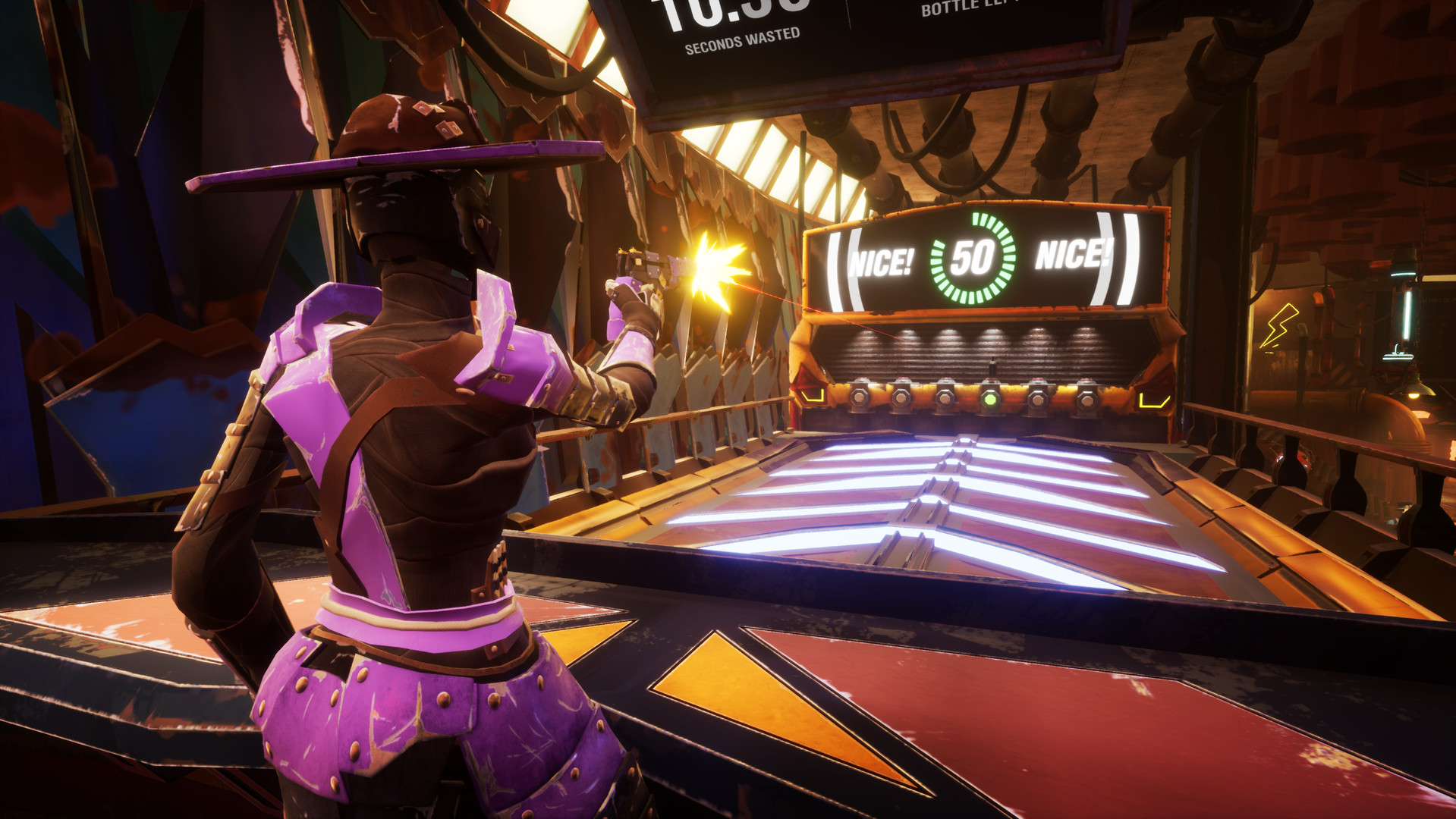Click the bottle standing atop the machine
The width and height of the screenshot is (1456, 819).
(992, 366)
